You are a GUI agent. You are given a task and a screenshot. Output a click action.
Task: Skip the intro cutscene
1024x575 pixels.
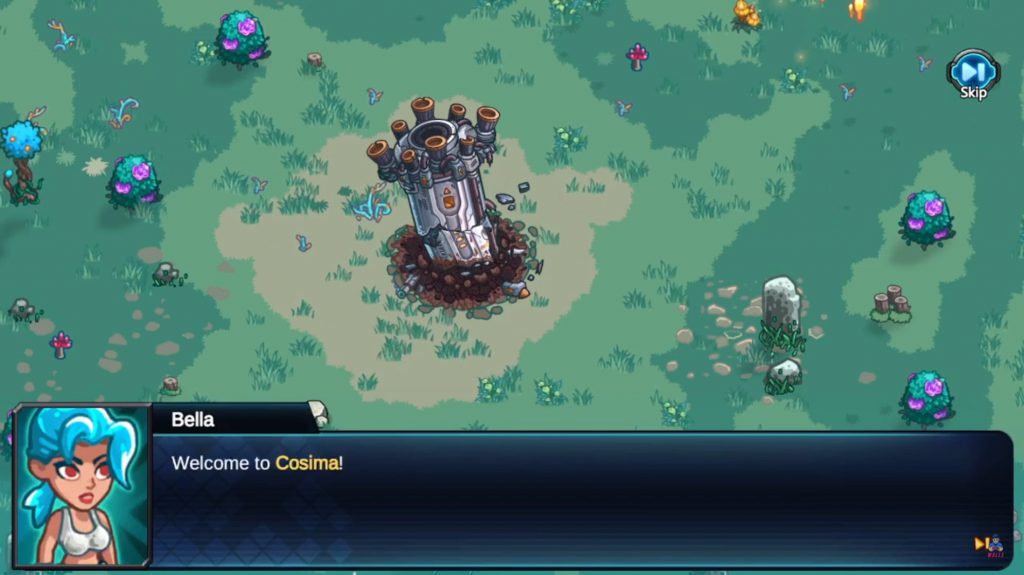click(x=972, y=74)
